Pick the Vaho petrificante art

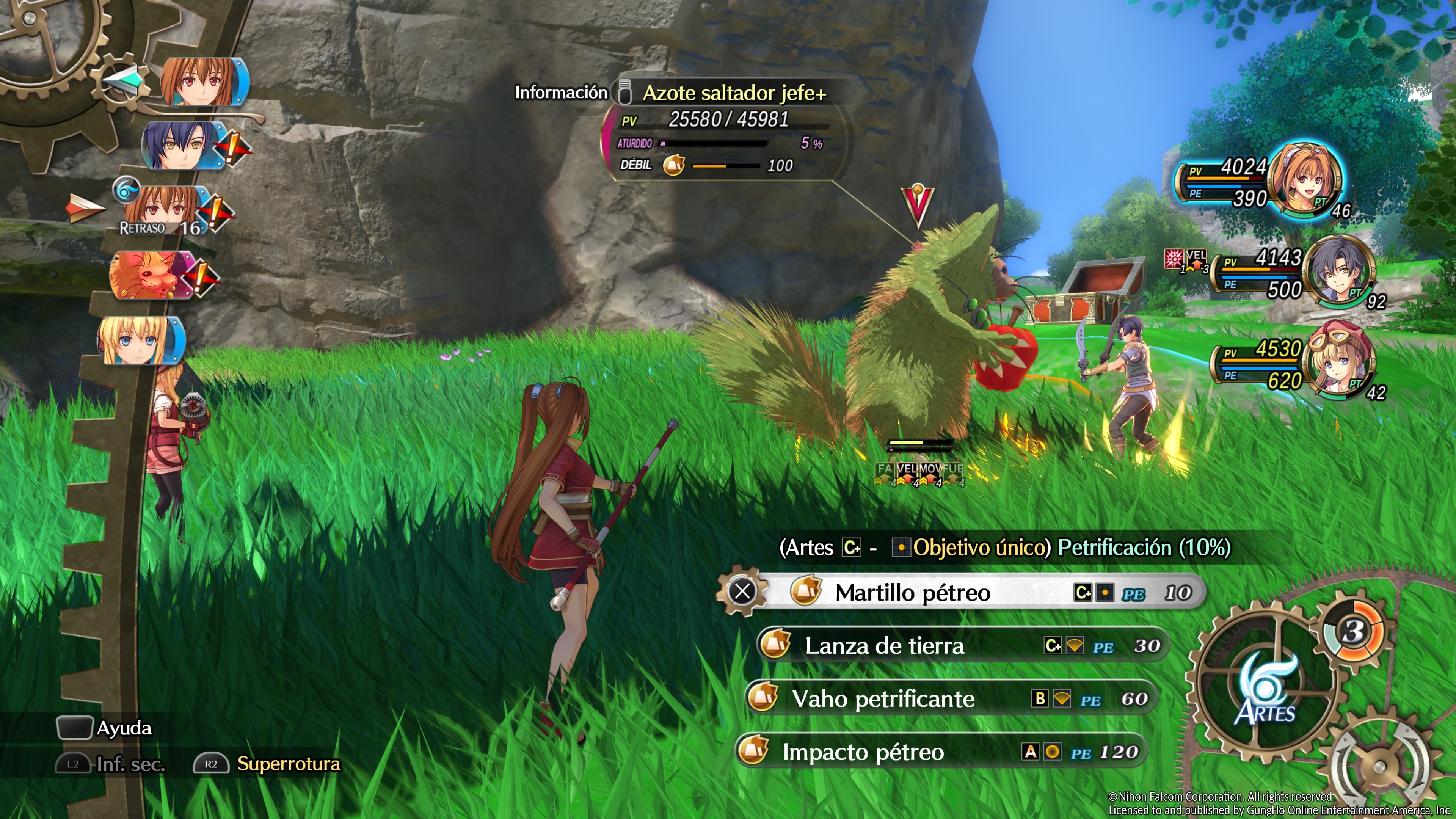(x=949, y=698)
